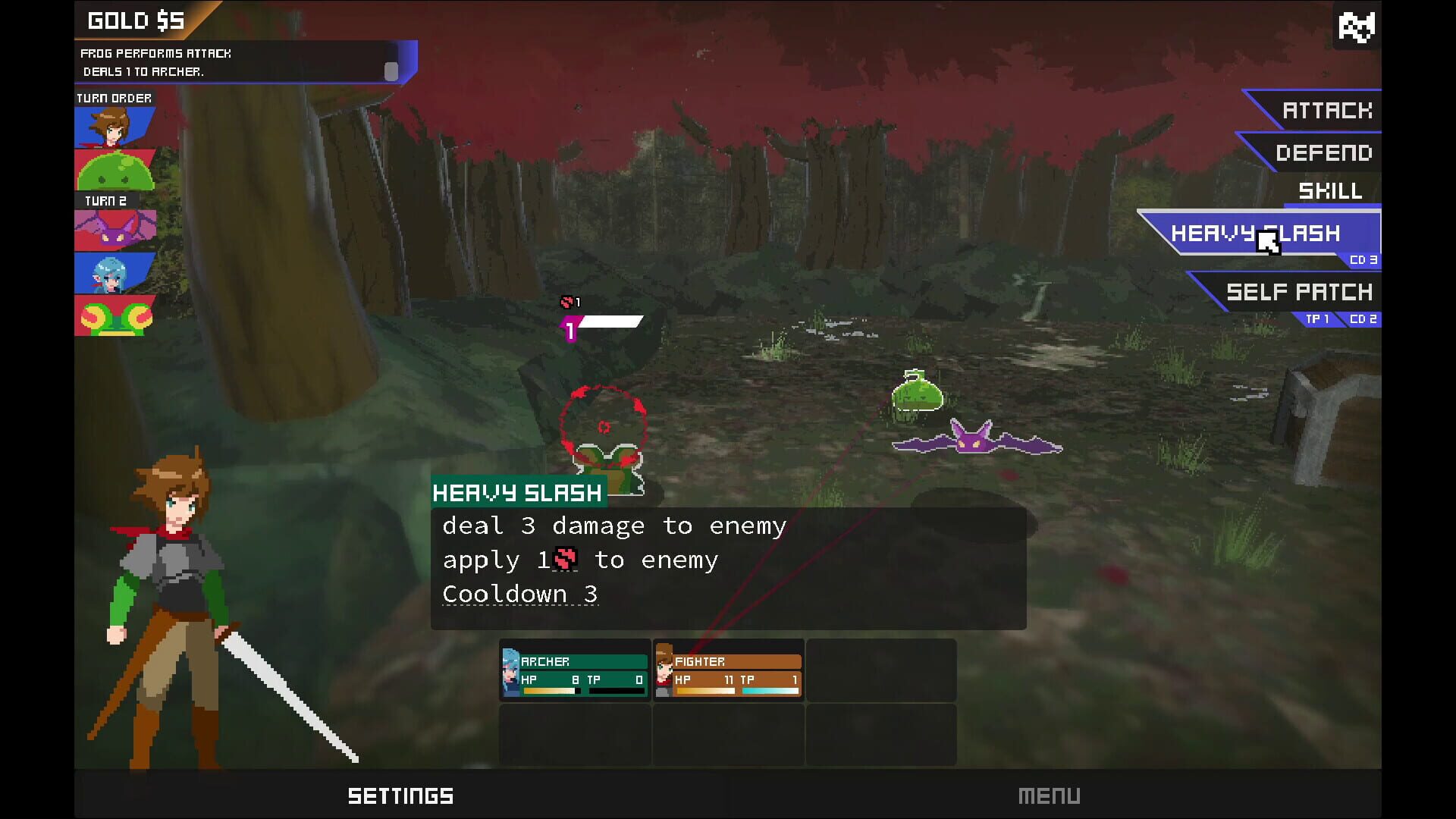Click the purple bat portrait under Turn 2
Screen dimensions: 1456x819
click(x=114, y=228)
